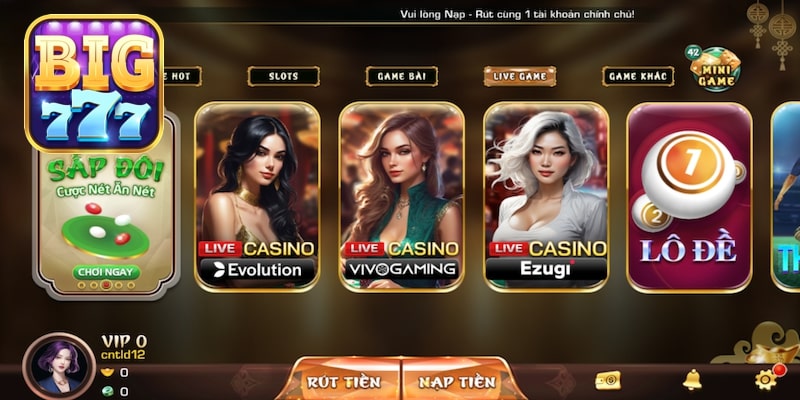Open Ezugi live casino
Viewport: 800px width, 400px height.
coord(546,196)
